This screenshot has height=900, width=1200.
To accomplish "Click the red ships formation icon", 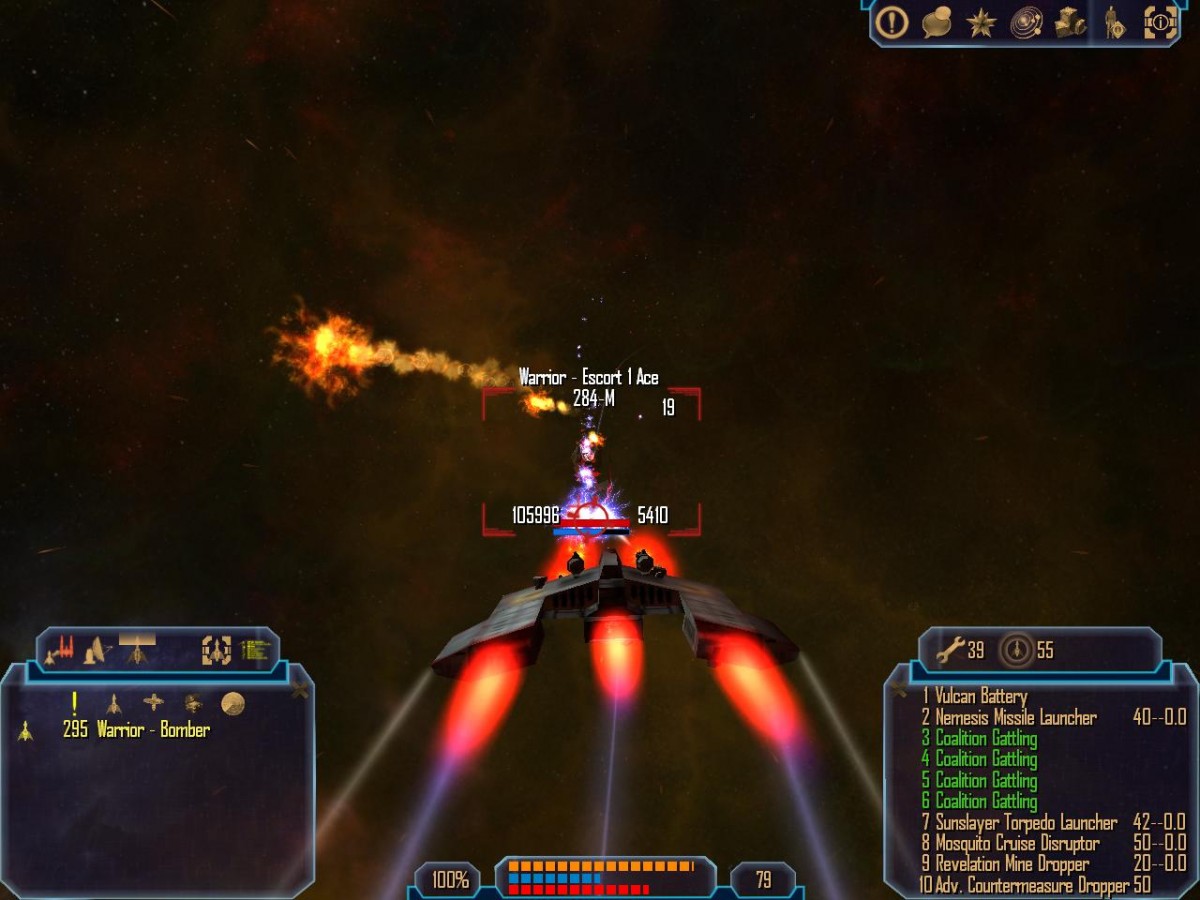I will coord(60,651).
